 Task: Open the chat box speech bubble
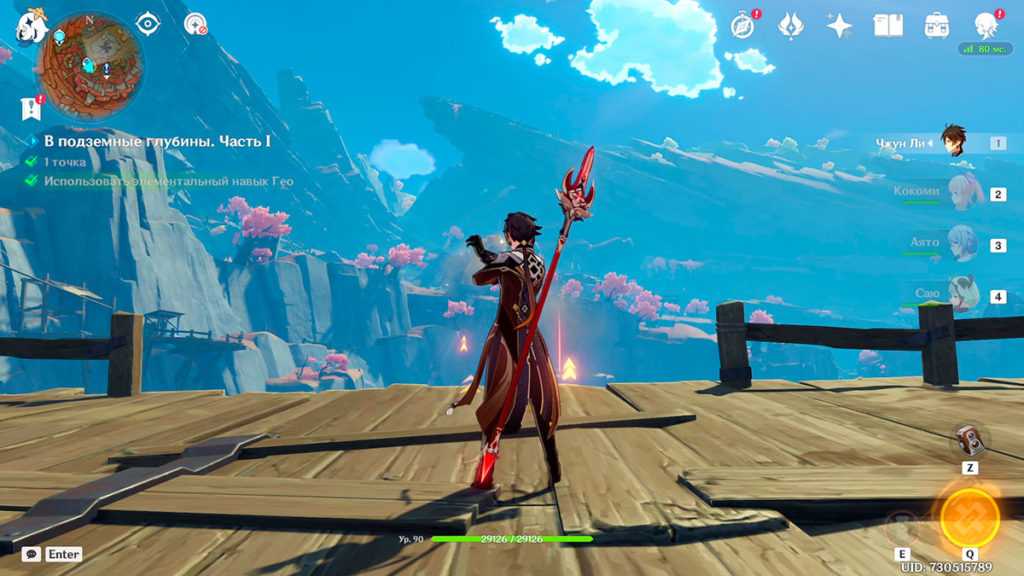[32, 553]
